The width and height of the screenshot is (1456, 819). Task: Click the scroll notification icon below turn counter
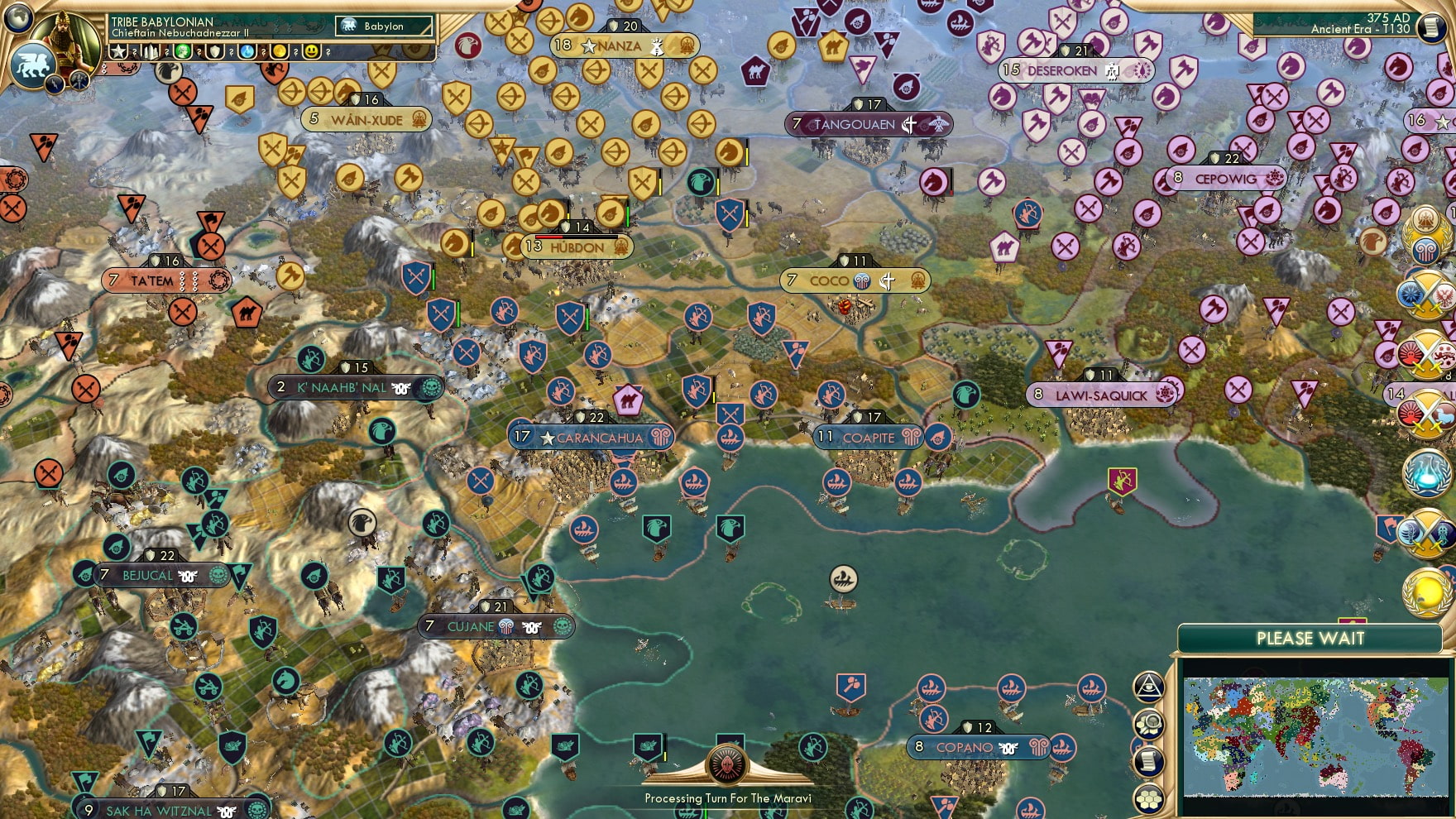click(1432, 27)
